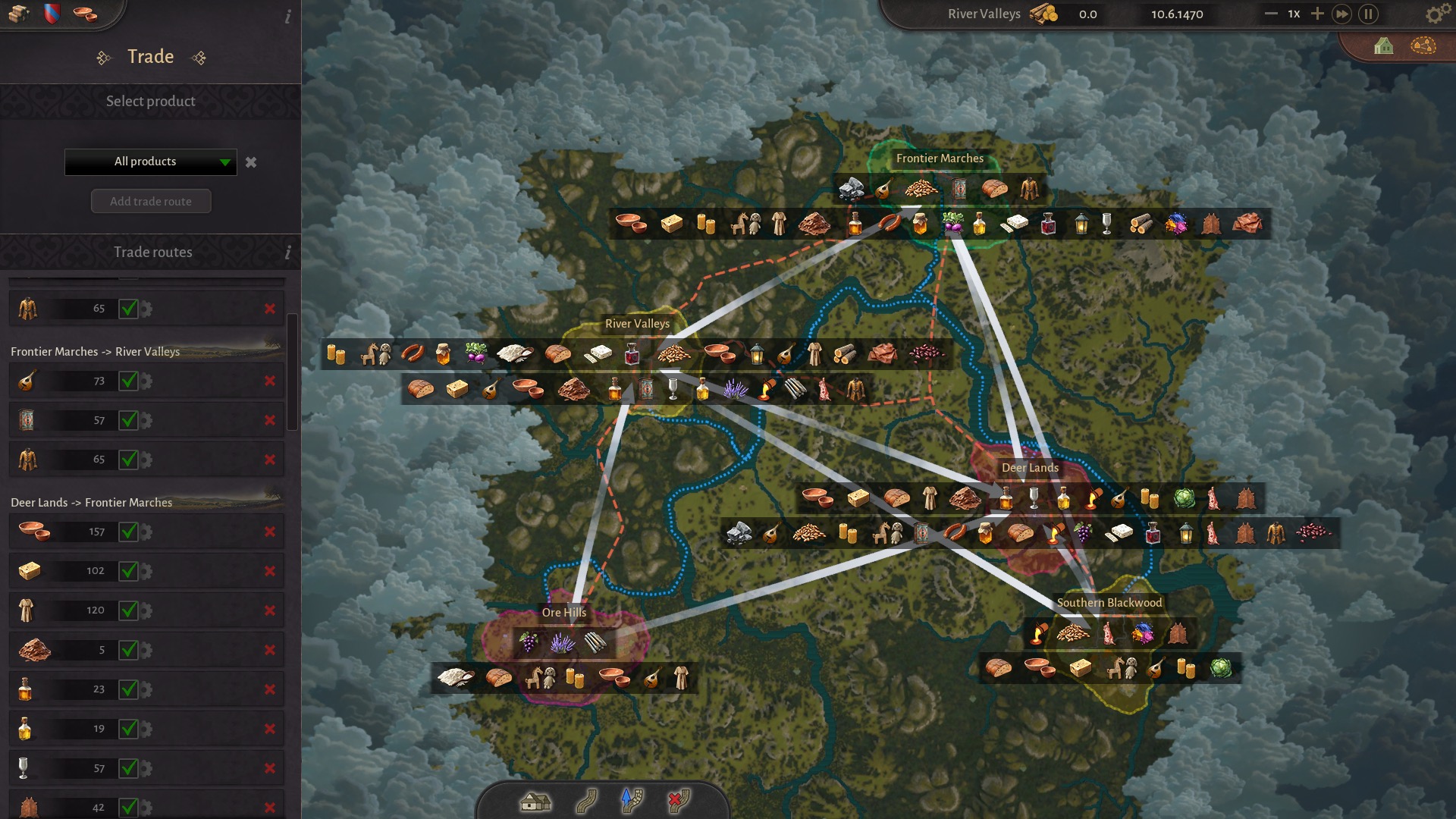Viewport: 1456px width, 819px height.
Task: Open the building construction tool
Action: (x=535, y=801)
